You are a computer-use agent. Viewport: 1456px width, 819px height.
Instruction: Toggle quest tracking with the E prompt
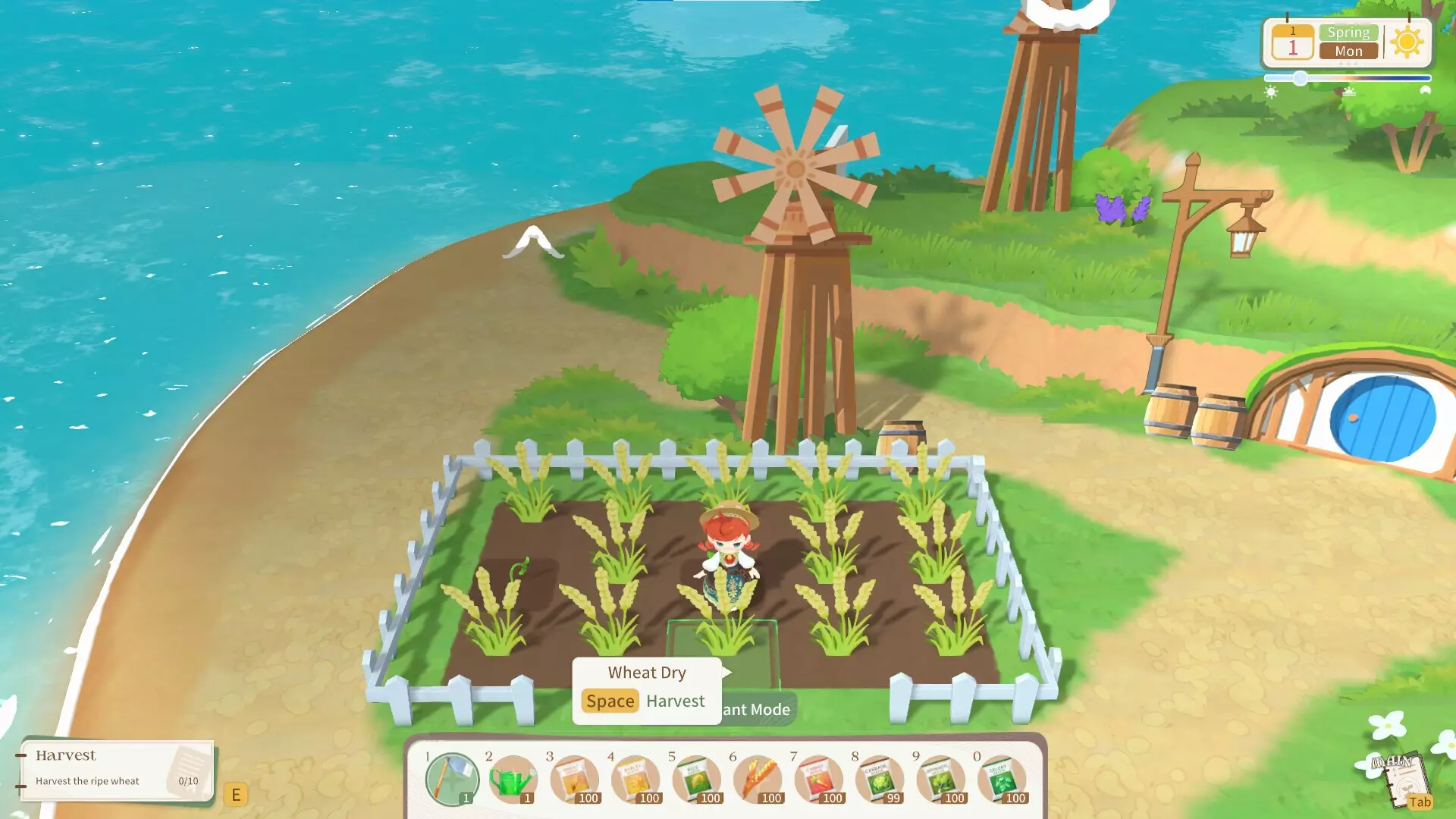point(237,794)
